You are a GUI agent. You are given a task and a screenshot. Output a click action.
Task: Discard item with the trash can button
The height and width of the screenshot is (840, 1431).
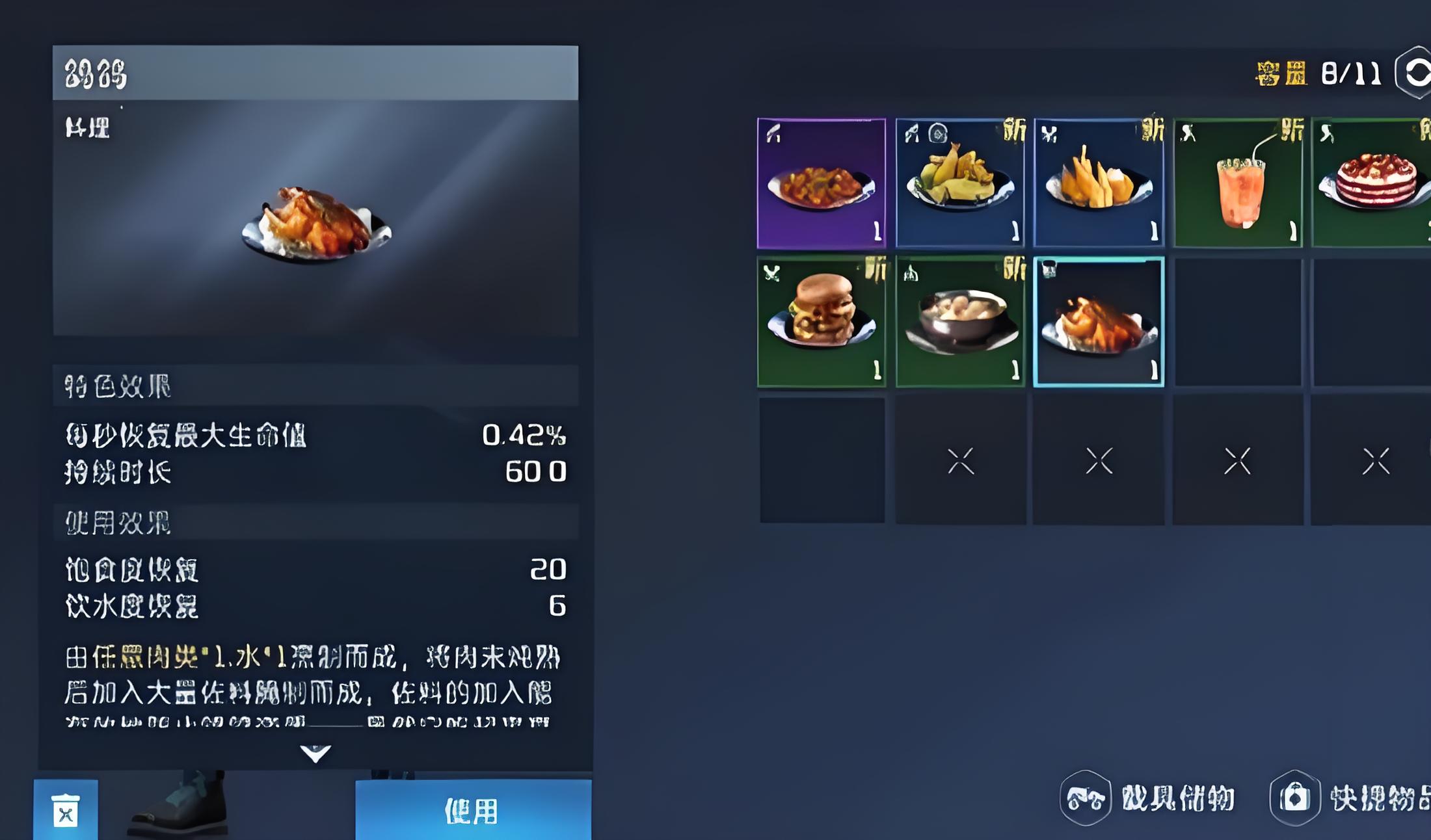66,810
